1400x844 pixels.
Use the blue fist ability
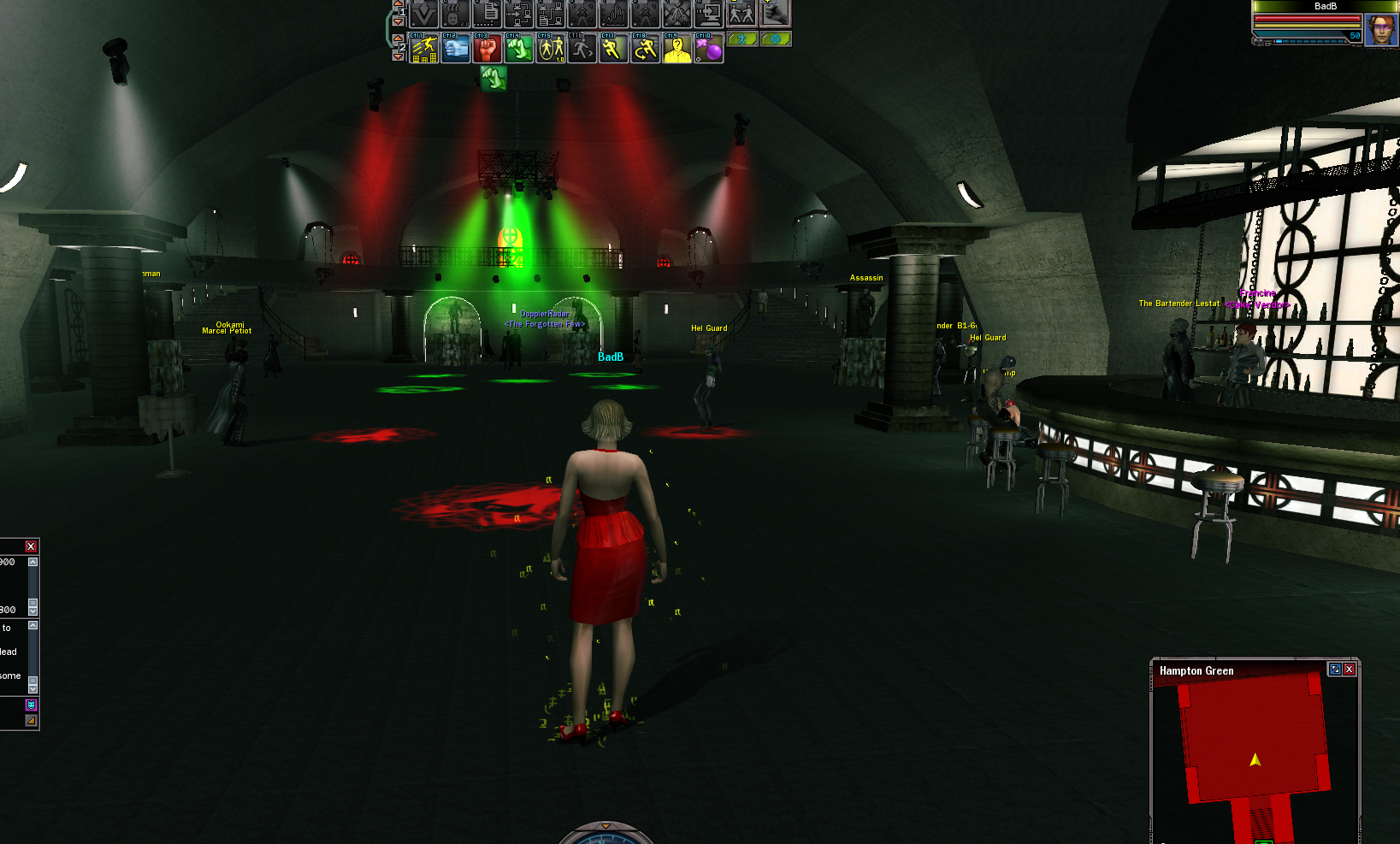[x=456, y=49]
